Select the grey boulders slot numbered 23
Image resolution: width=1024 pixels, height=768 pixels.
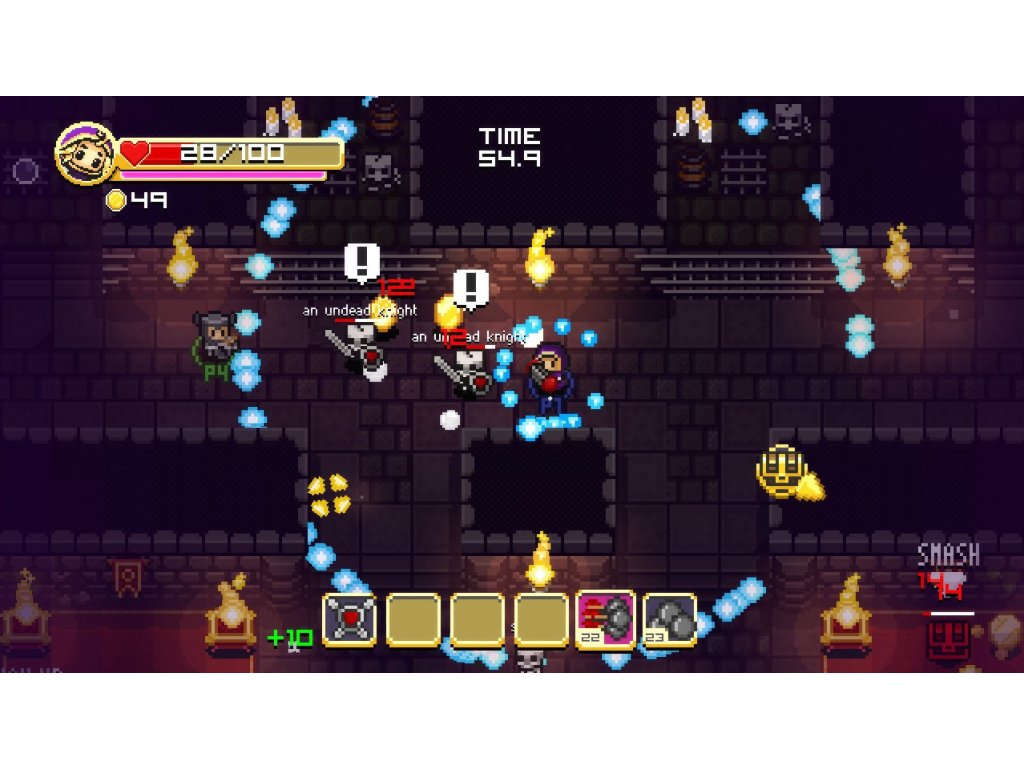coord(669,620)
